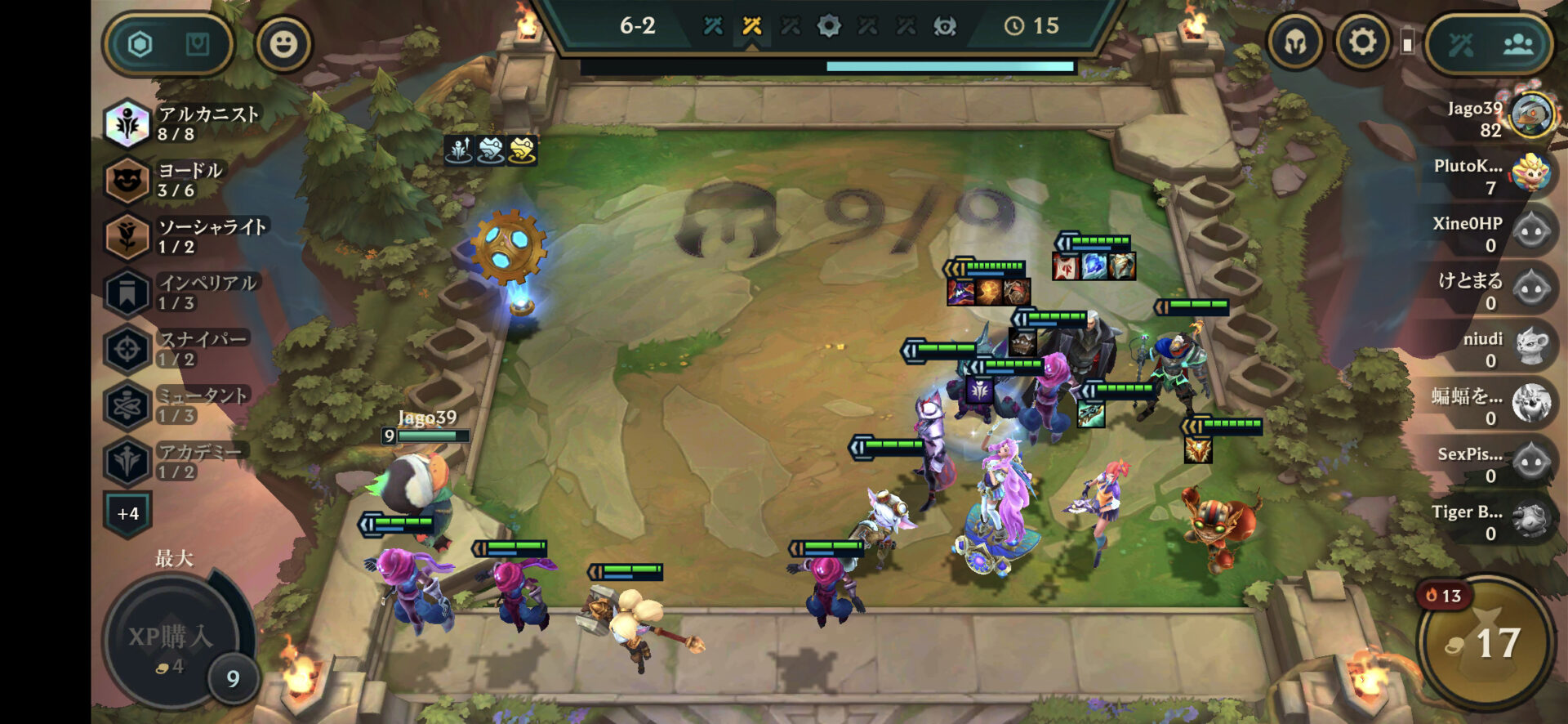
Task: Open the gold shop button showing 17
Action: tap(1486, 643)
